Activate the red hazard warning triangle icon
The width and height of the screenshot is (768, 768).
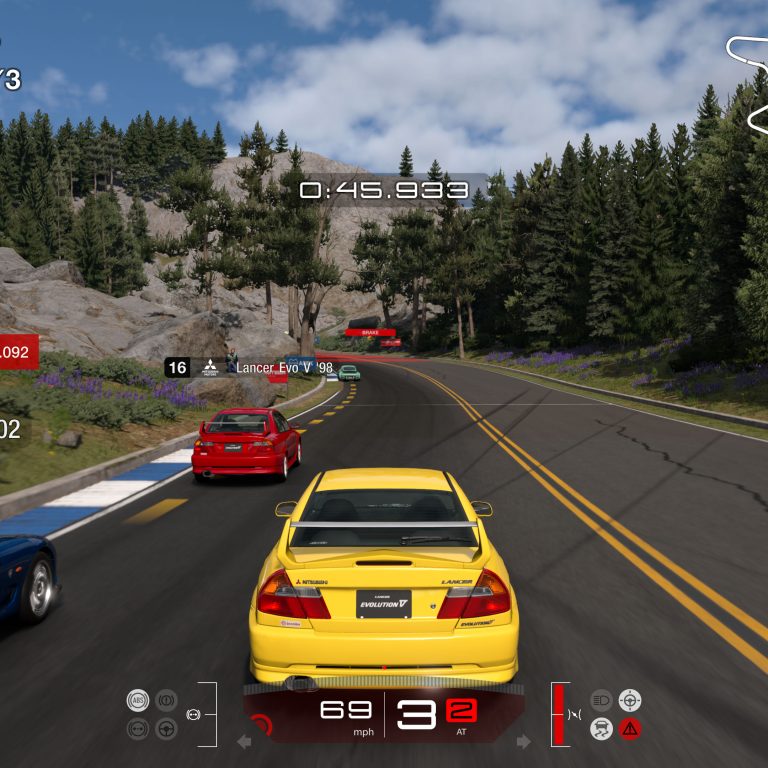pyautogui.click(x=630, y=729)
